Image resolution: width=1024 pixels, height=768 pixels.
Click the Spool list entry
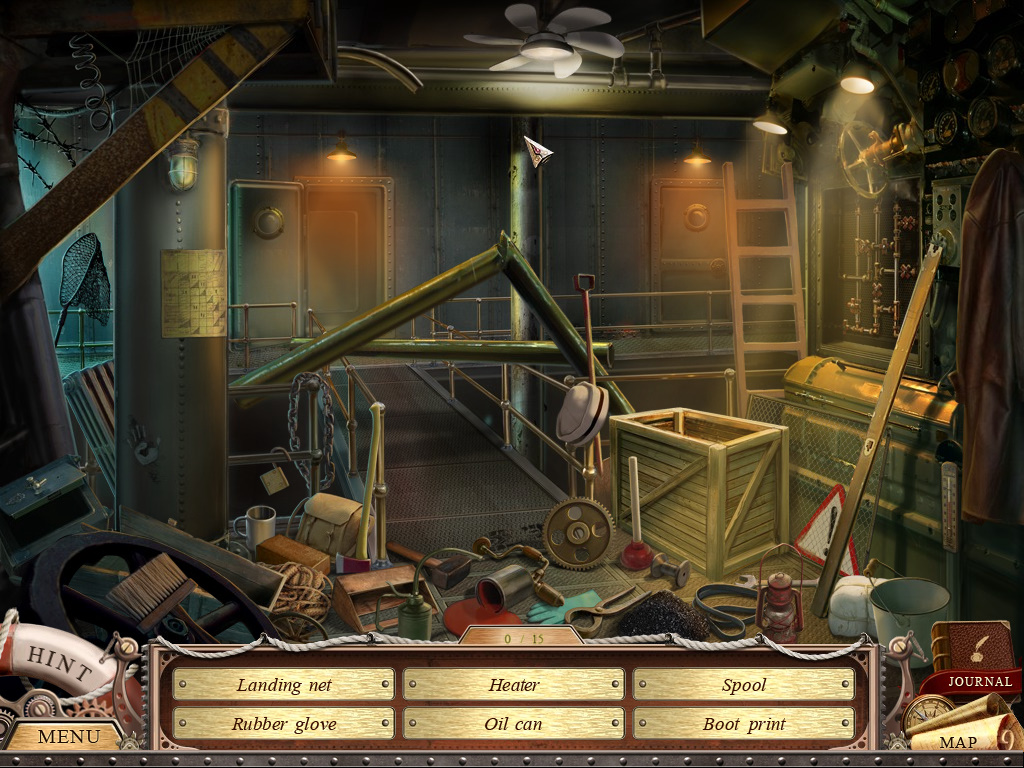point(743,685)
